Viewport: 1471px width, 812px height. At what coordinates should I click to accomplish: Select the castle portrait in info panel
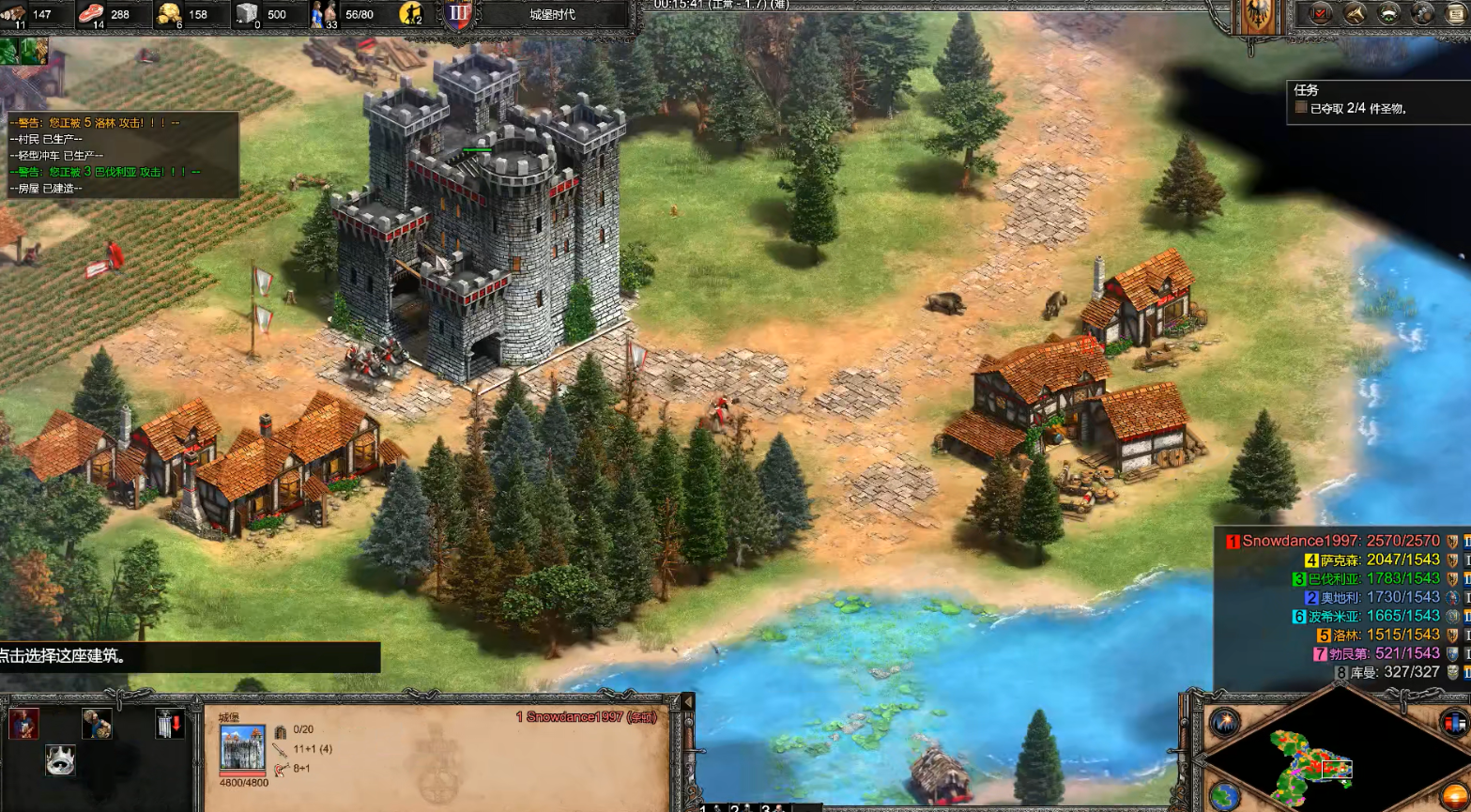pos(242,749)
